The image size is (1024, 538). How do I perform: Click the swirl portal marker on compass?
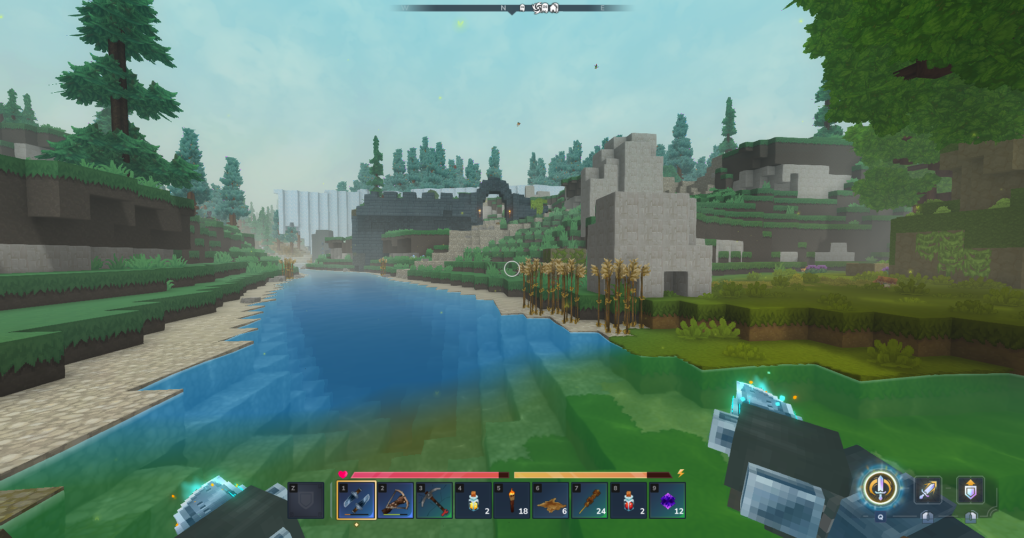tap(537, 8)
